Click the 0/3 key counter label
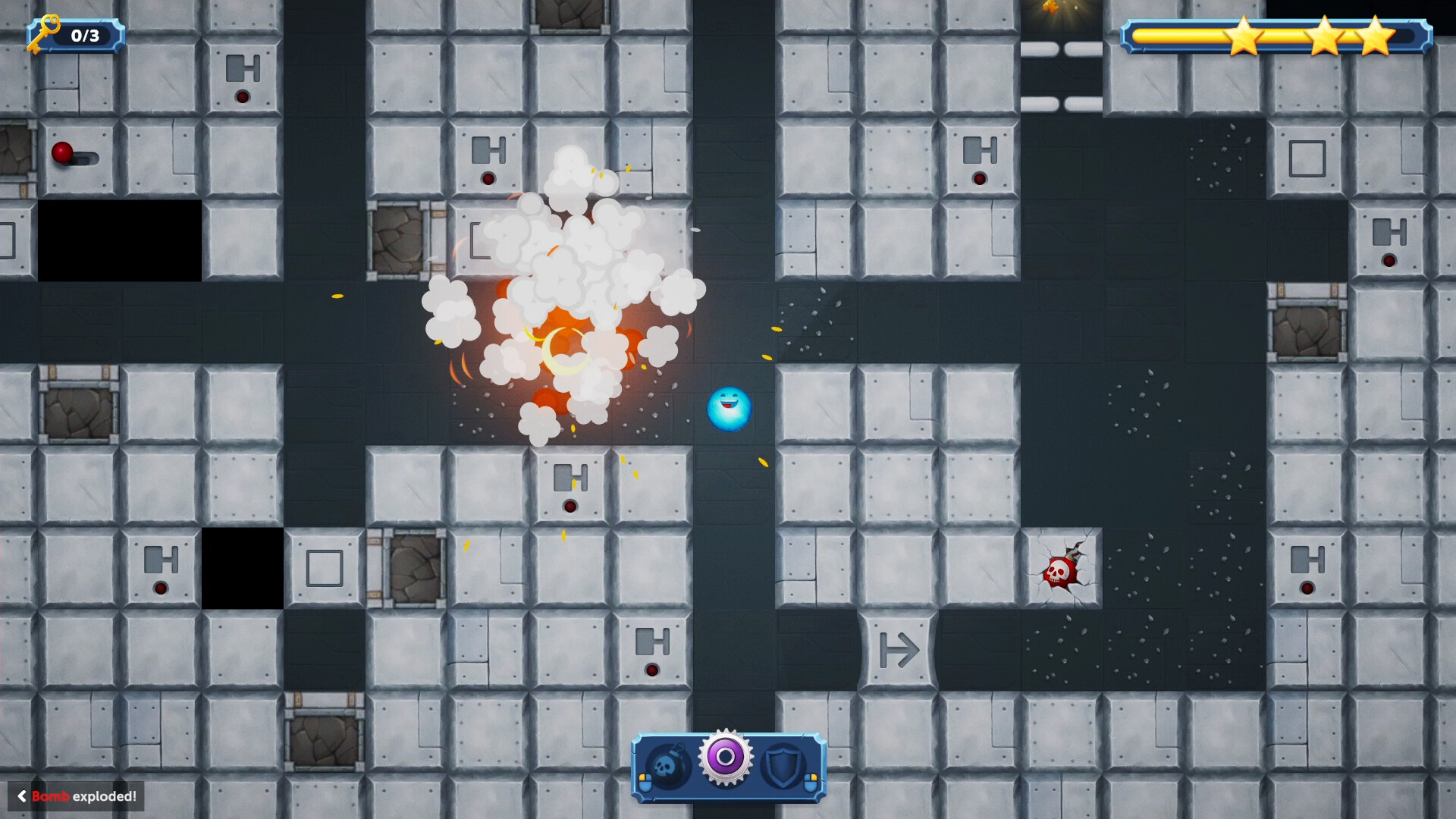The image size is (1456, 819). (83, 34)
